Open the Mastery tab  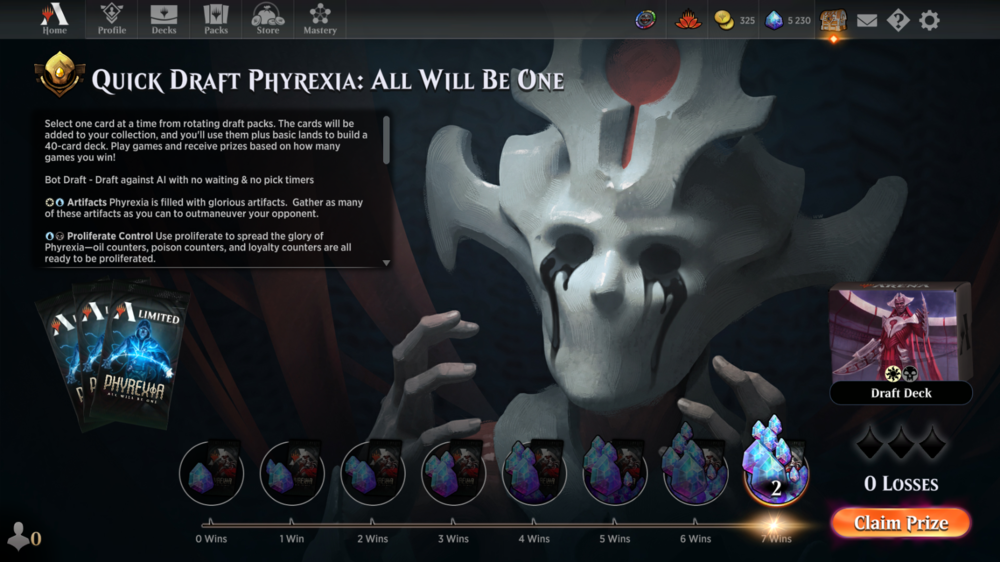[320, 19]
